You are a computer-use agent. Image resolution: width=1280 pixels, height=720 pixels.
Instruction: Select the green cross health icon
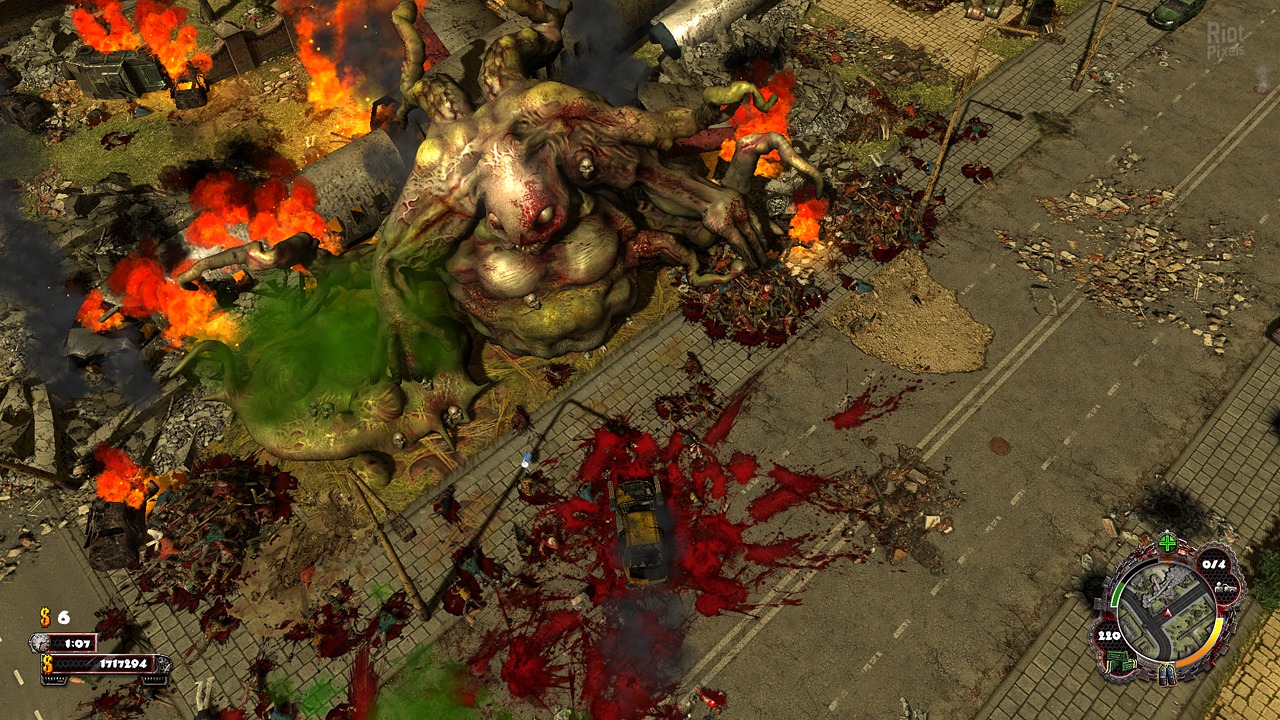point(1167,543)
